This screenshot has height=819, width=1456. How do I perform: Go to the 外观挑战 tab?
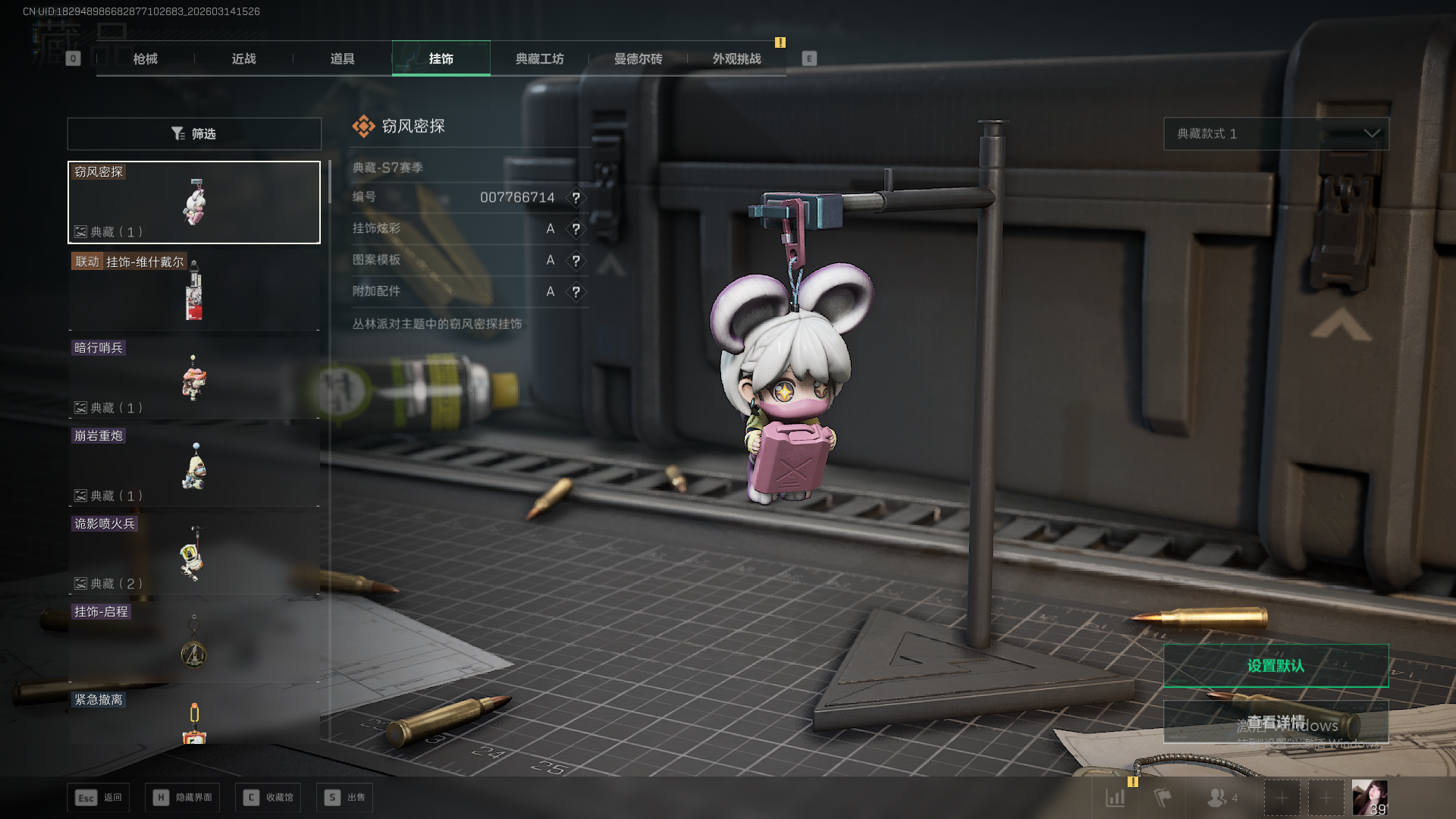(x=736, y=59)
